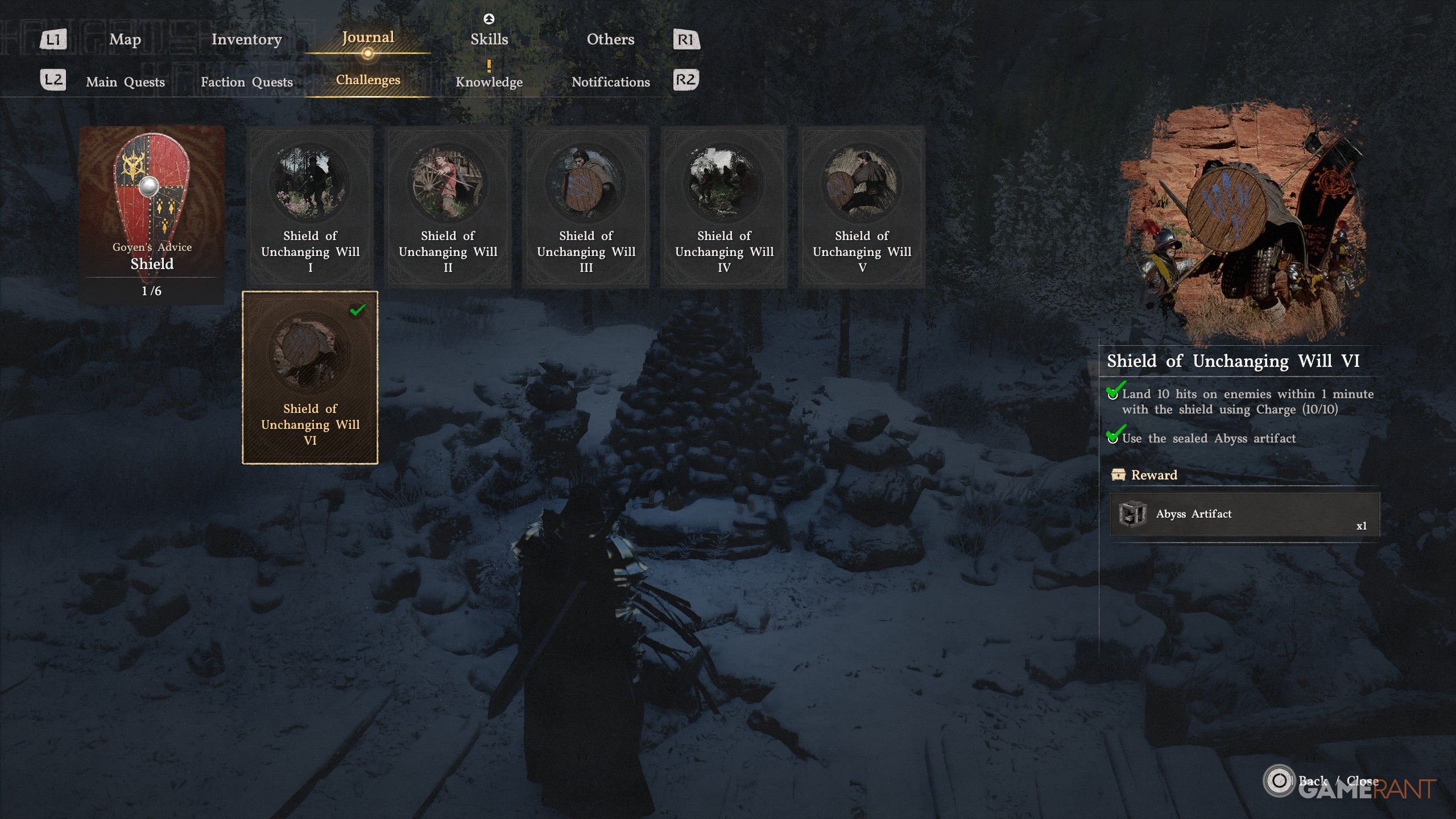The width and height of the screenshot is (1456, 819).
Task: Choose Shield of Unchanging Will I challenge
Action: tap(310, 206)
